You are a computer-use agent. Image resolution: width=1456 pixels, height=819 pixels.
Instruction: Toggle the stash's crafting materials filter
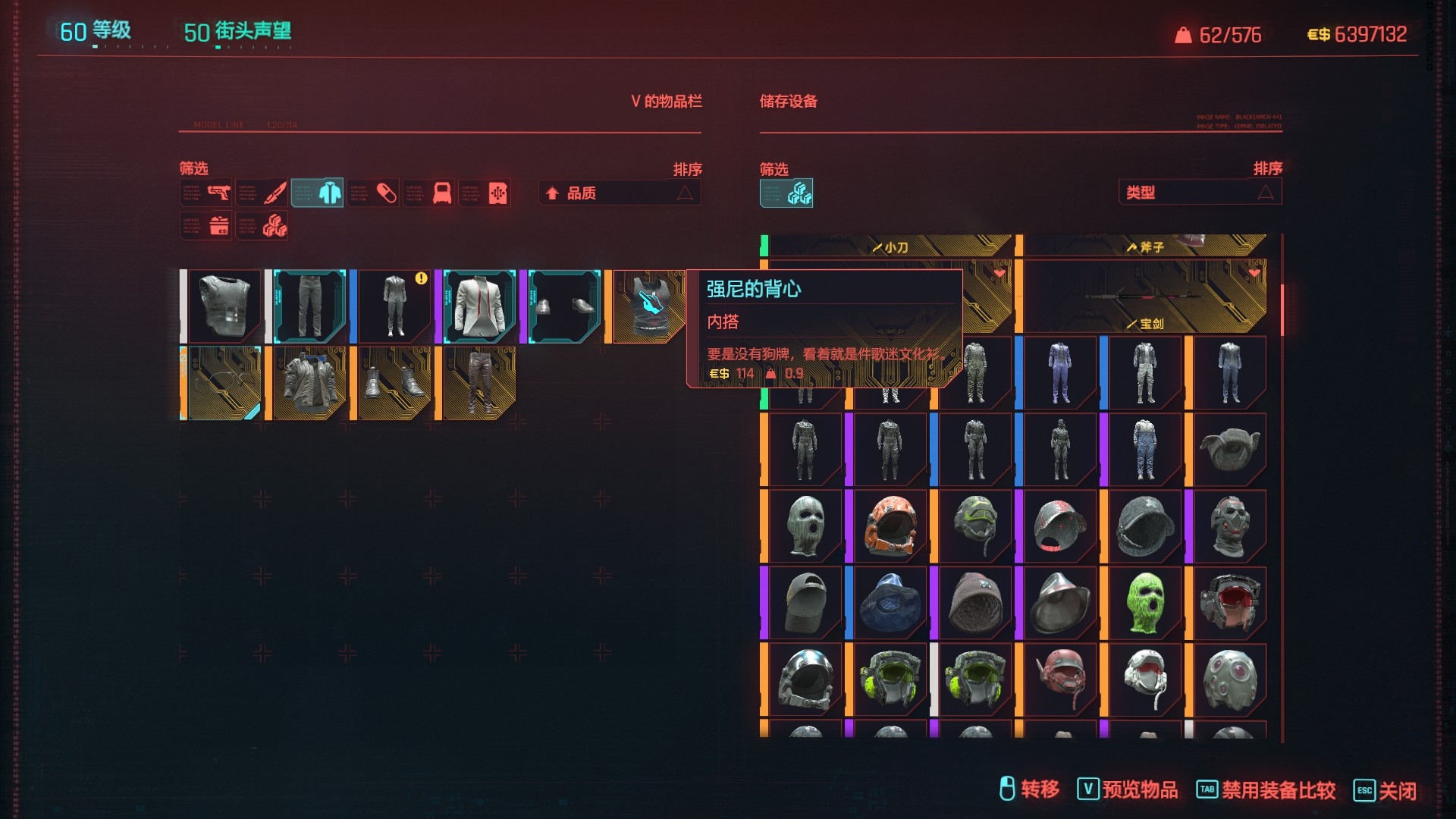(x=786, y=193)
